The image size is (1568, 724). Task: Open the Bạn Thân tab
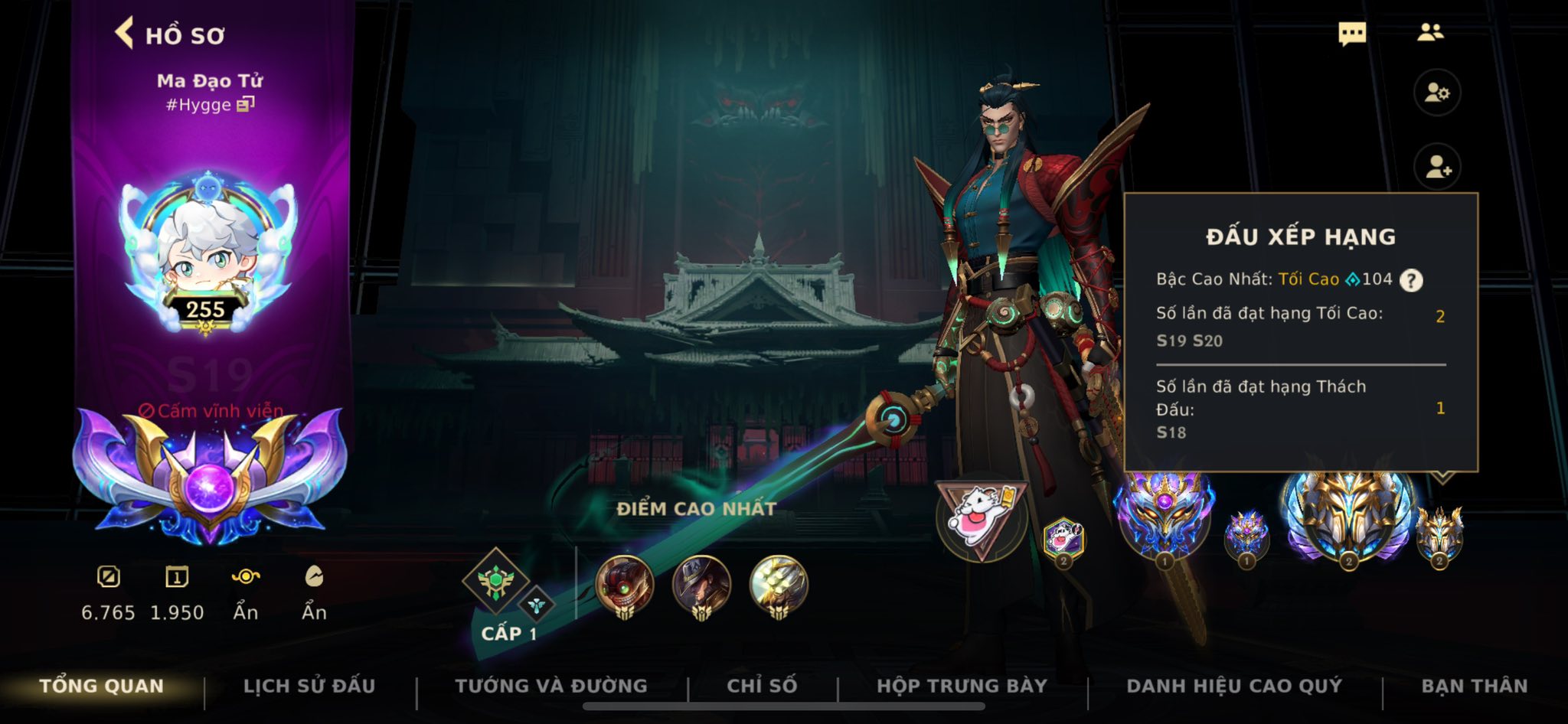click(1474, 686)
